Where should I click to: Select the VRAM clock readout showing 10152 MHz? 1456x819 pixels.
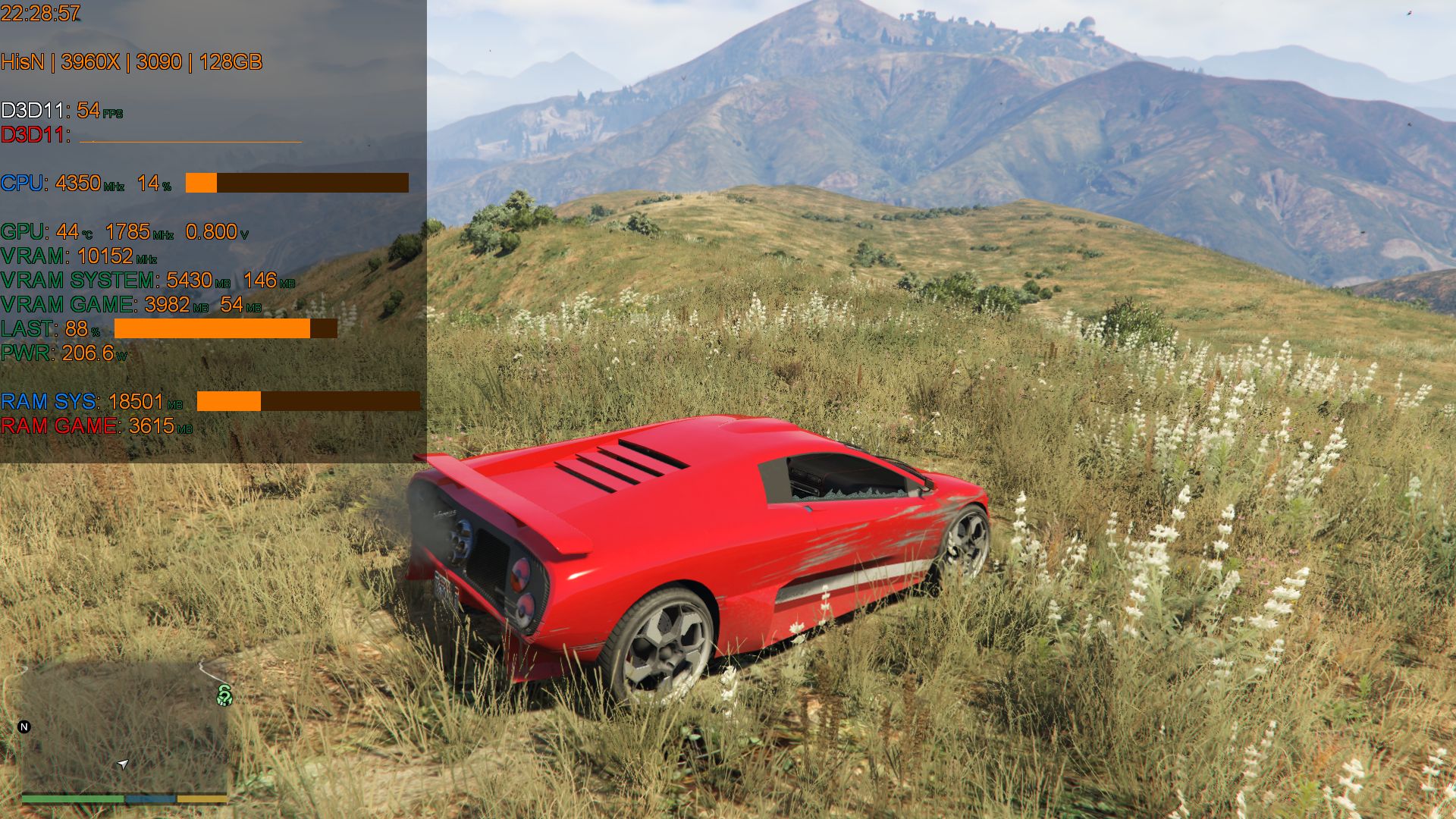click(108, 257)
